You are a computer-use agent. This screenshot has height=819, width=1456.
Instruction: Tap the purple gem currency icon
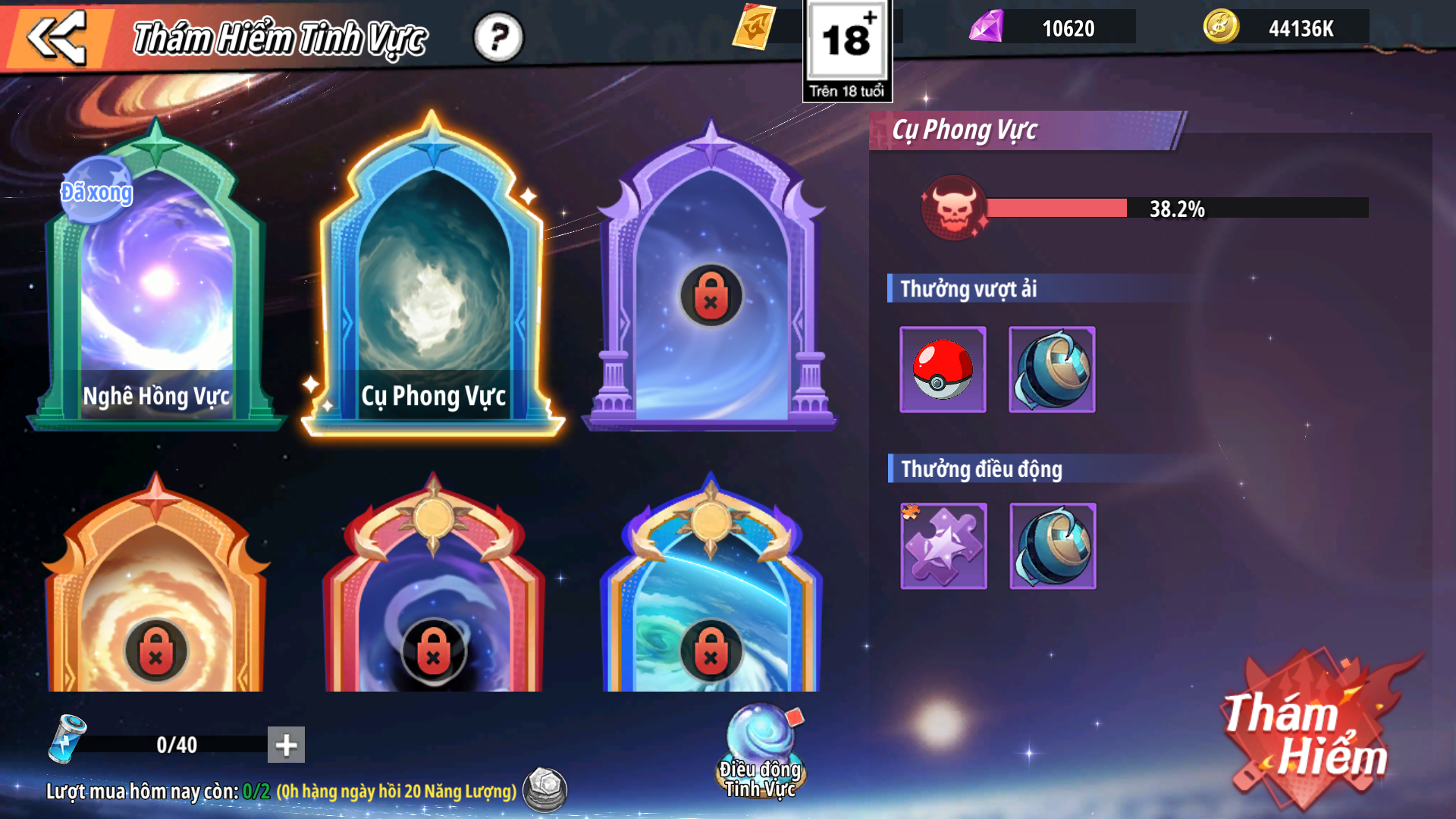pos(987,27)
